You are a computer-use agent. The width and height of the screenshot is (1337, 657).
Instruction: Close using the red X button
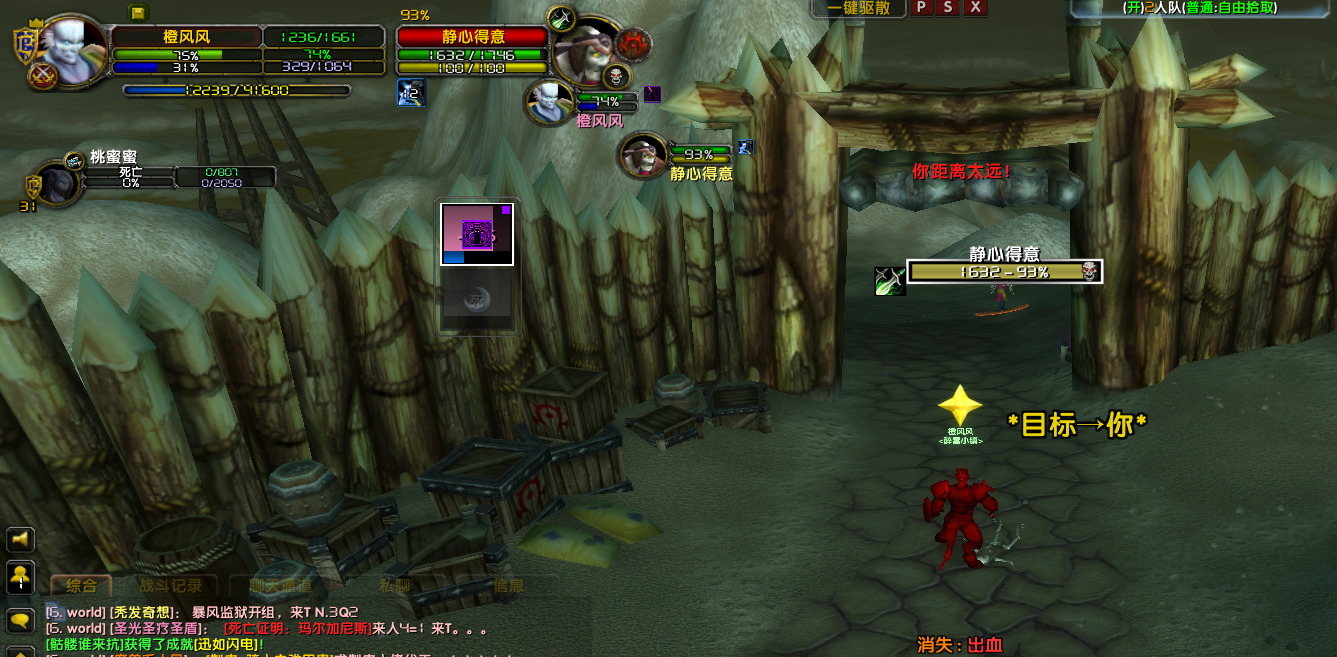[x=975, y=8]
